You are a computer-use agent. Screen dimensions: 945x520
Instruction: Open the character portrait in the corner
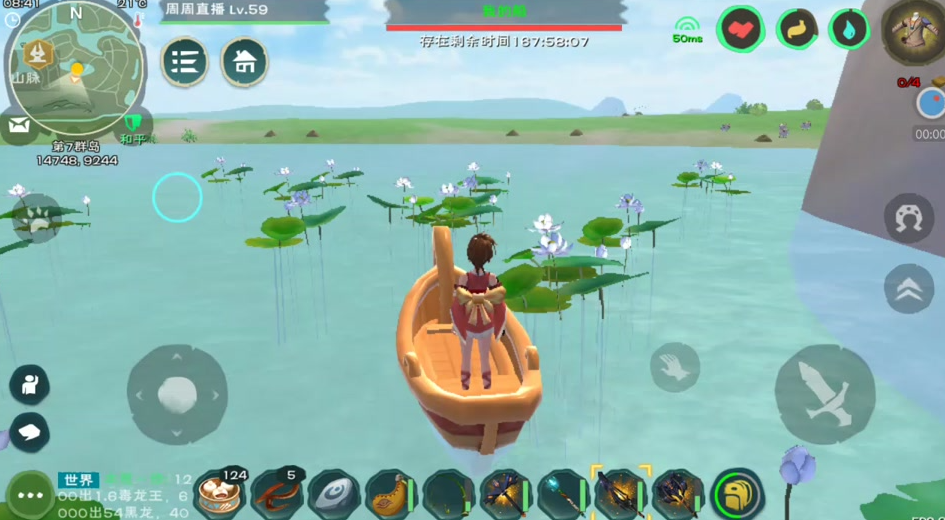click(915, 31)
